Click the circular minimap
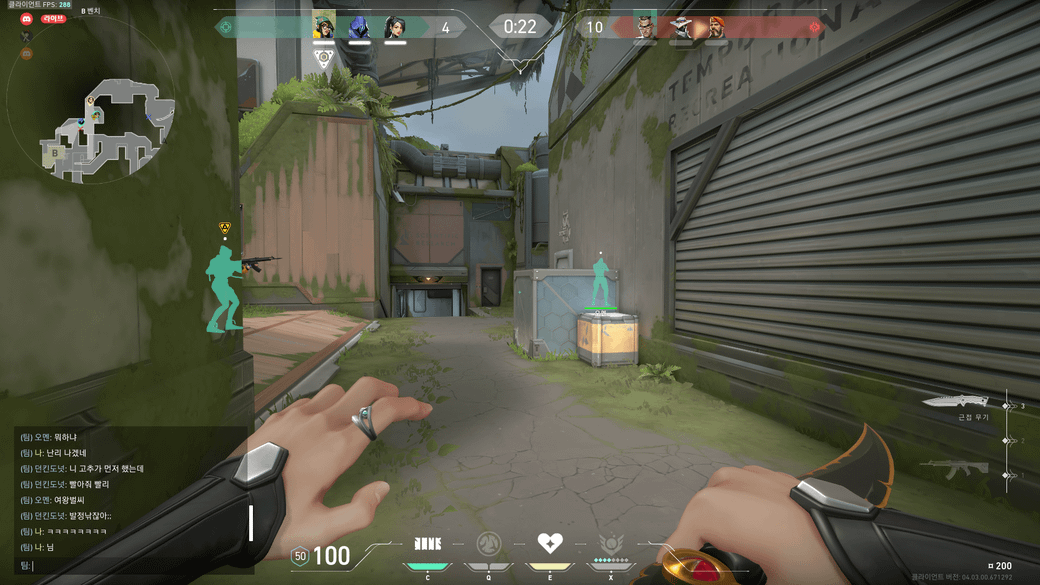This screenshot has width=1040, height=585. coord(92,108)
